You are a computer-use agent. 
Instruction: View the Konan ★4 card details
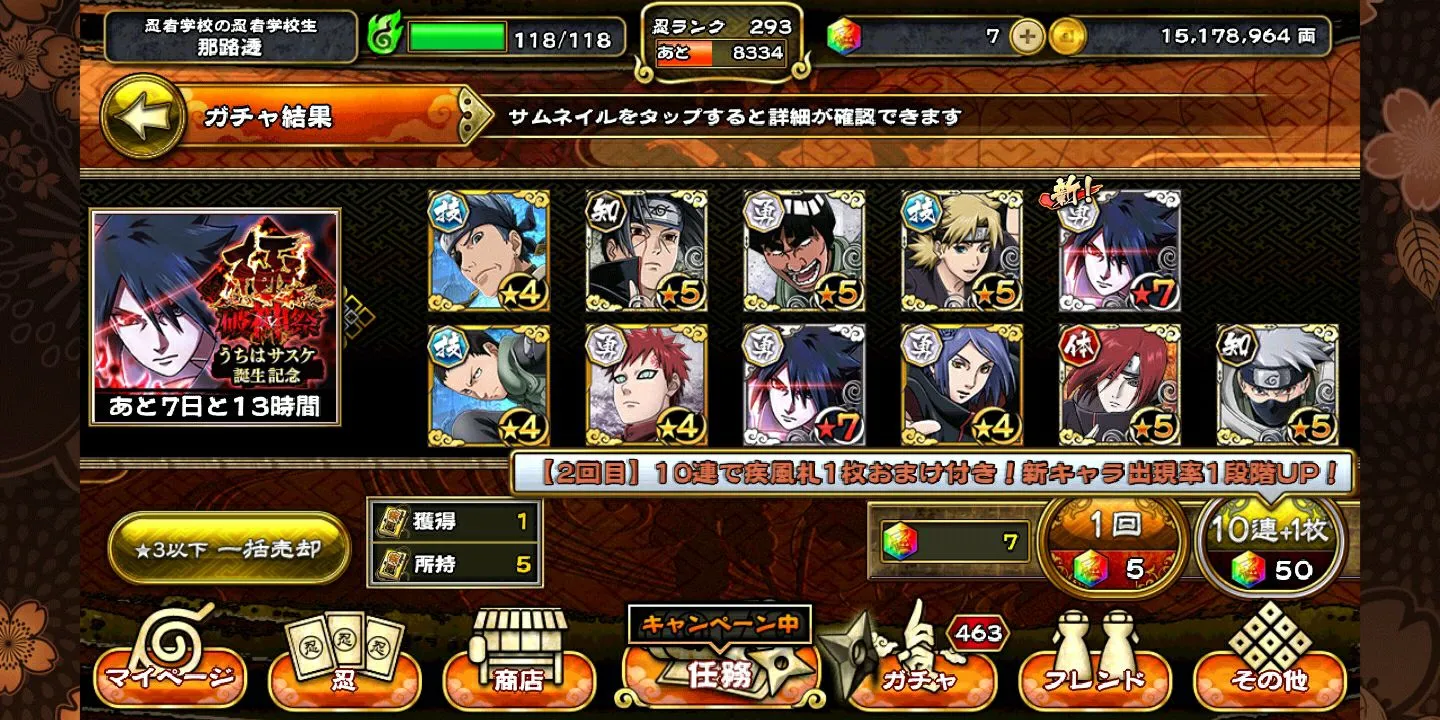click(962, 385)
